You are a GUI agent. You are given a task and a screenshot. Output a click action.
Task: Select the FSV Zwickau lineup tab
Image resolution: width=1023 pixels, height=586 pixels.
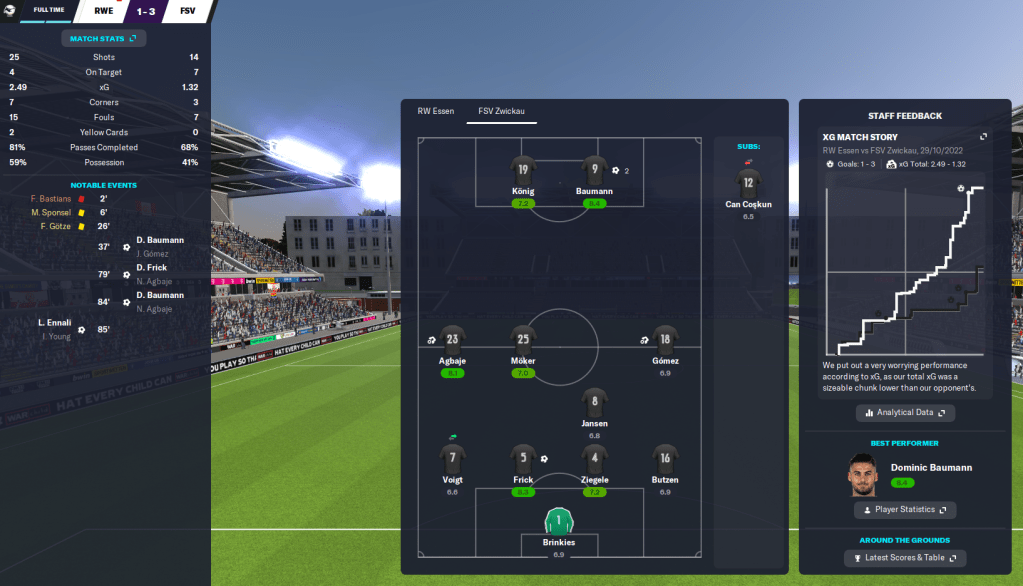click(501, 111)
